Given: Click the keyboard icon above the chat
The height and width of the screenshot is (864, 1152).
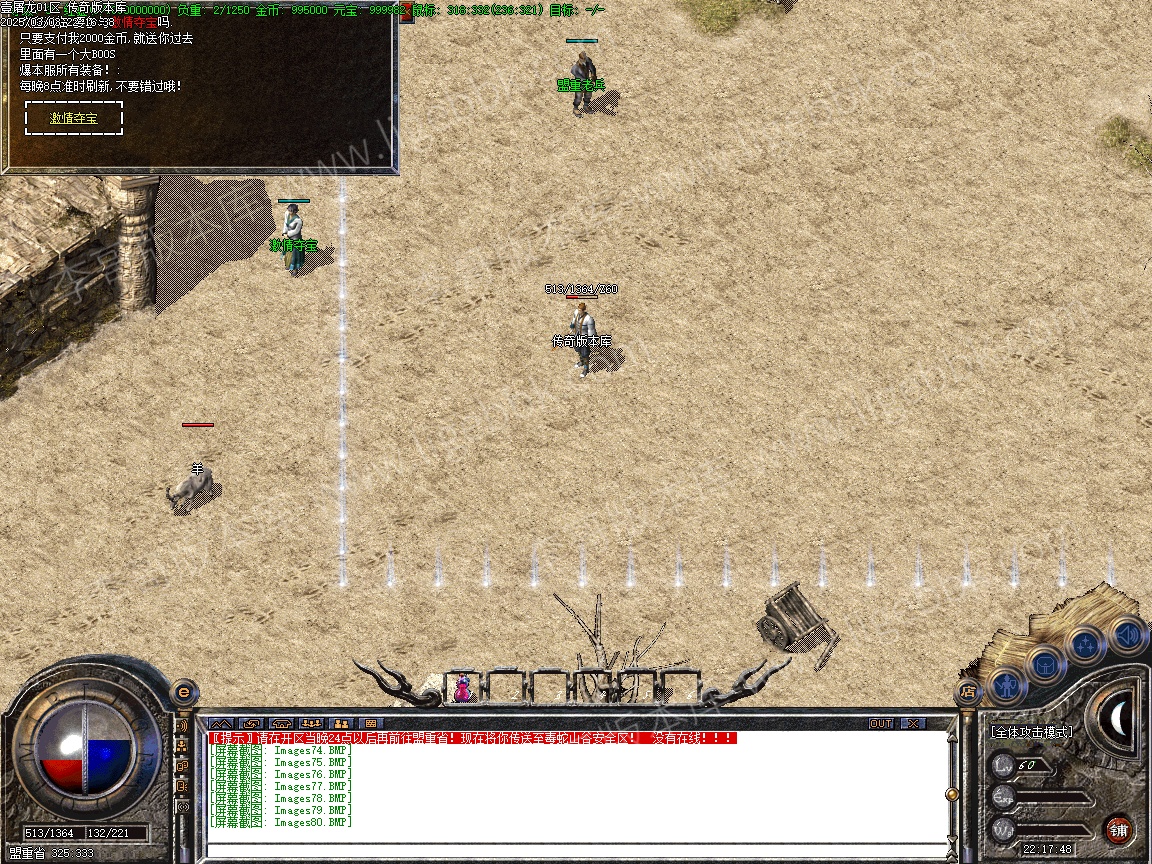Looking at the screenshot, I should (x=371, y=723).
